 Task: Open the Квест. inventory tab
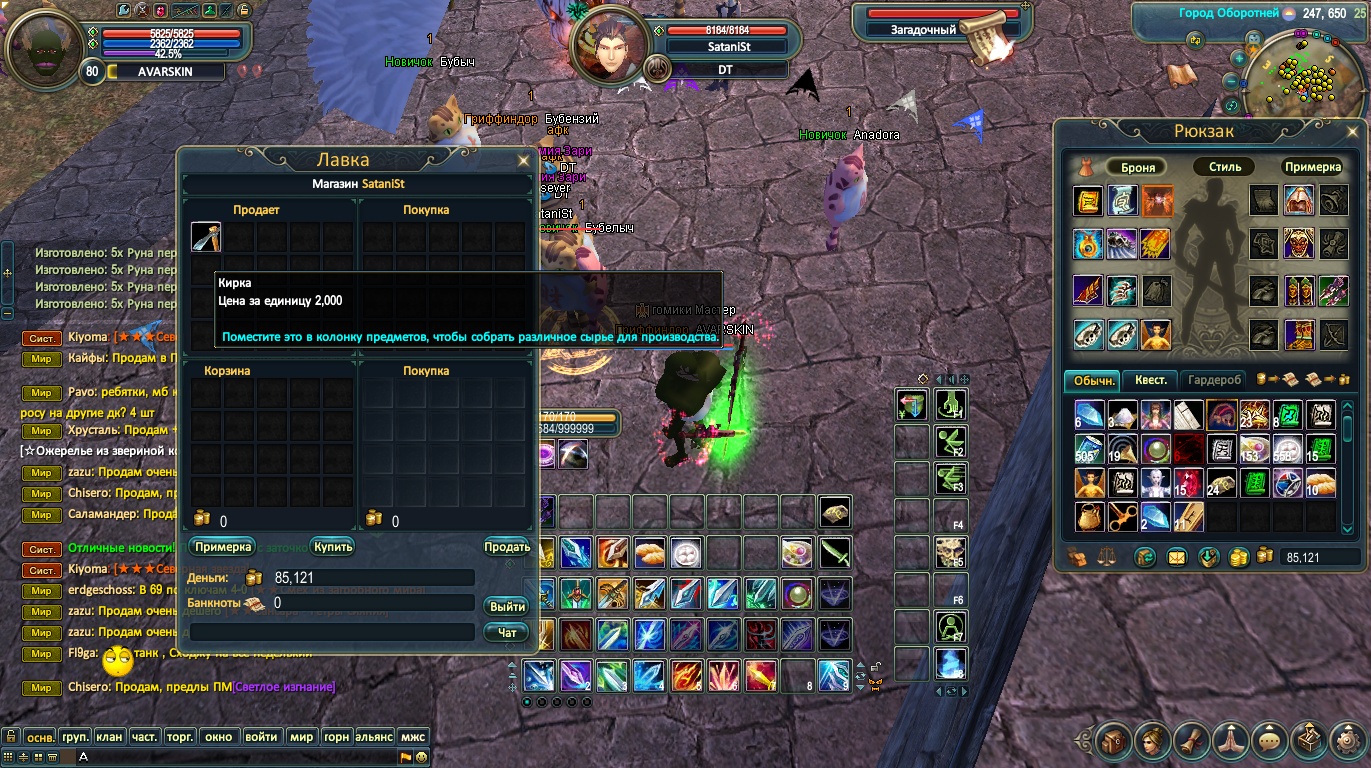[x=1150, y=380]
